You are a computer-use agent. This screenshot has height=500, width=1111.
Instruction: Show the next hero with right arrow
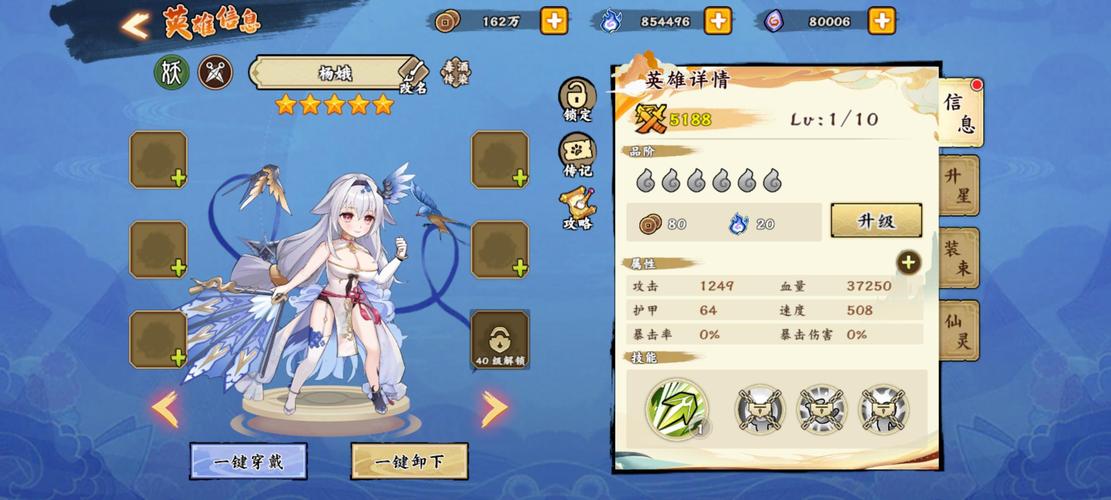click(494, 408)
